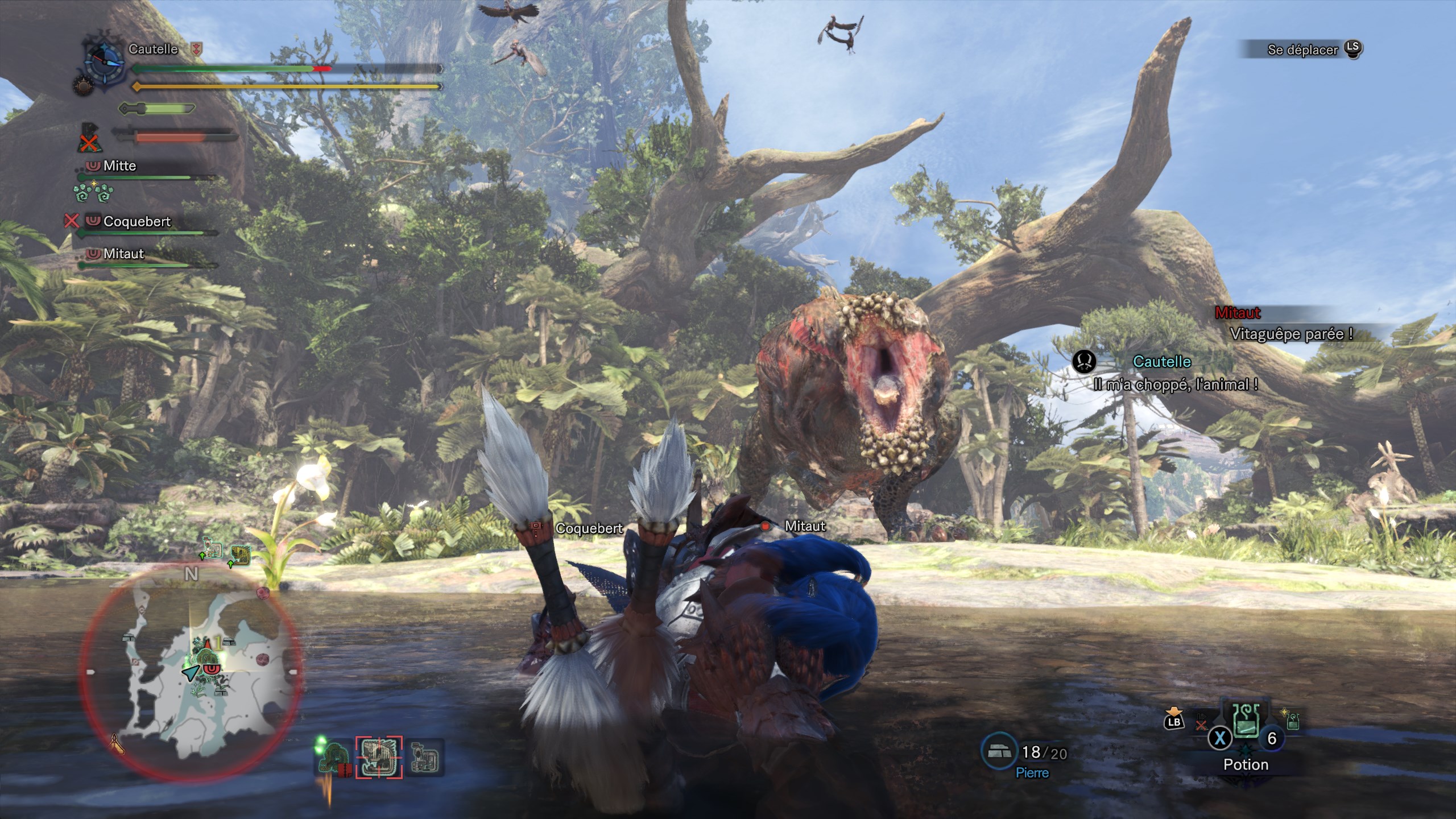Choose the green monster icon with green lights
The width and height of the screenshot is (1456, 819).
334,758
